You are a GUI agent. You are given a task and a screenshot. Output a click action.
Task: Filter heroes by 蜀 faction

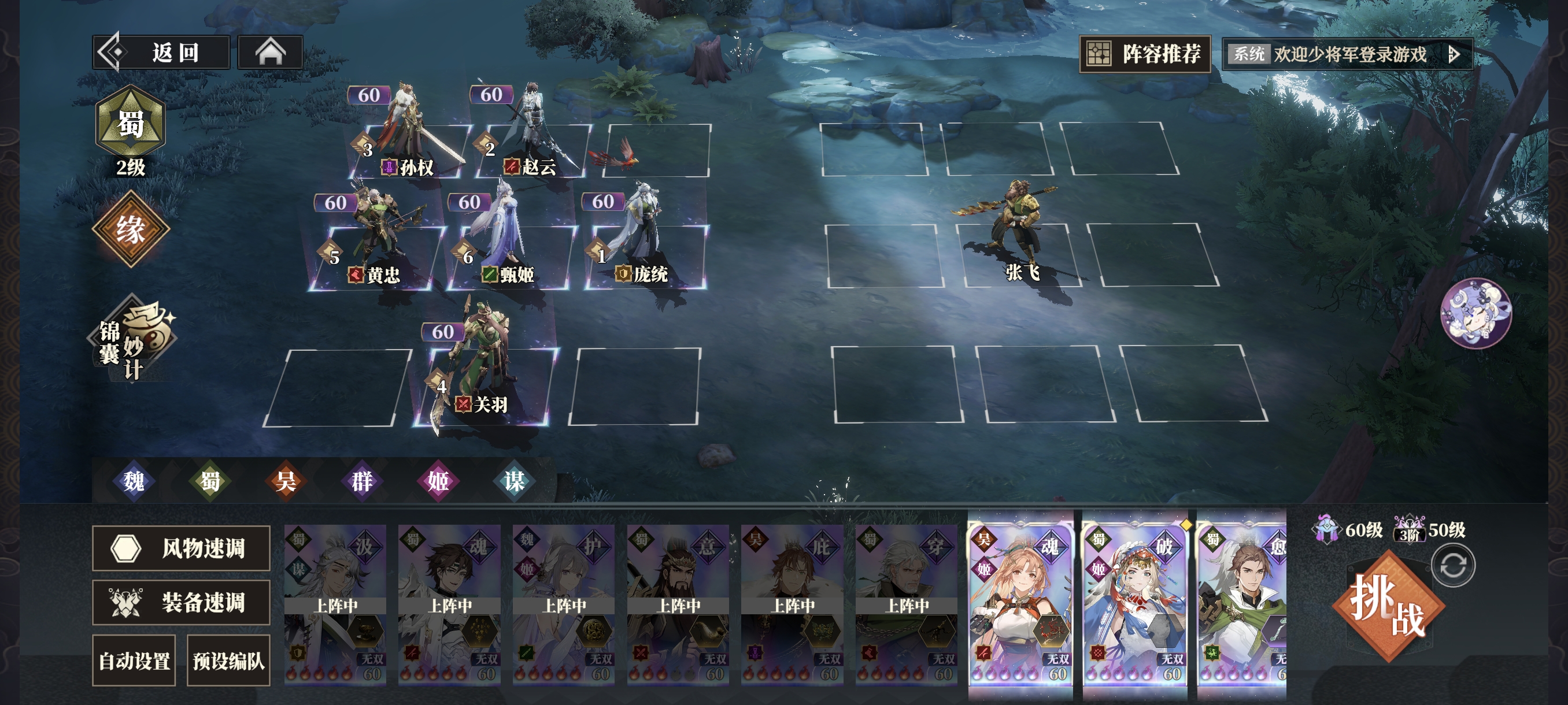pyautogui.click(x=210, y=481)
